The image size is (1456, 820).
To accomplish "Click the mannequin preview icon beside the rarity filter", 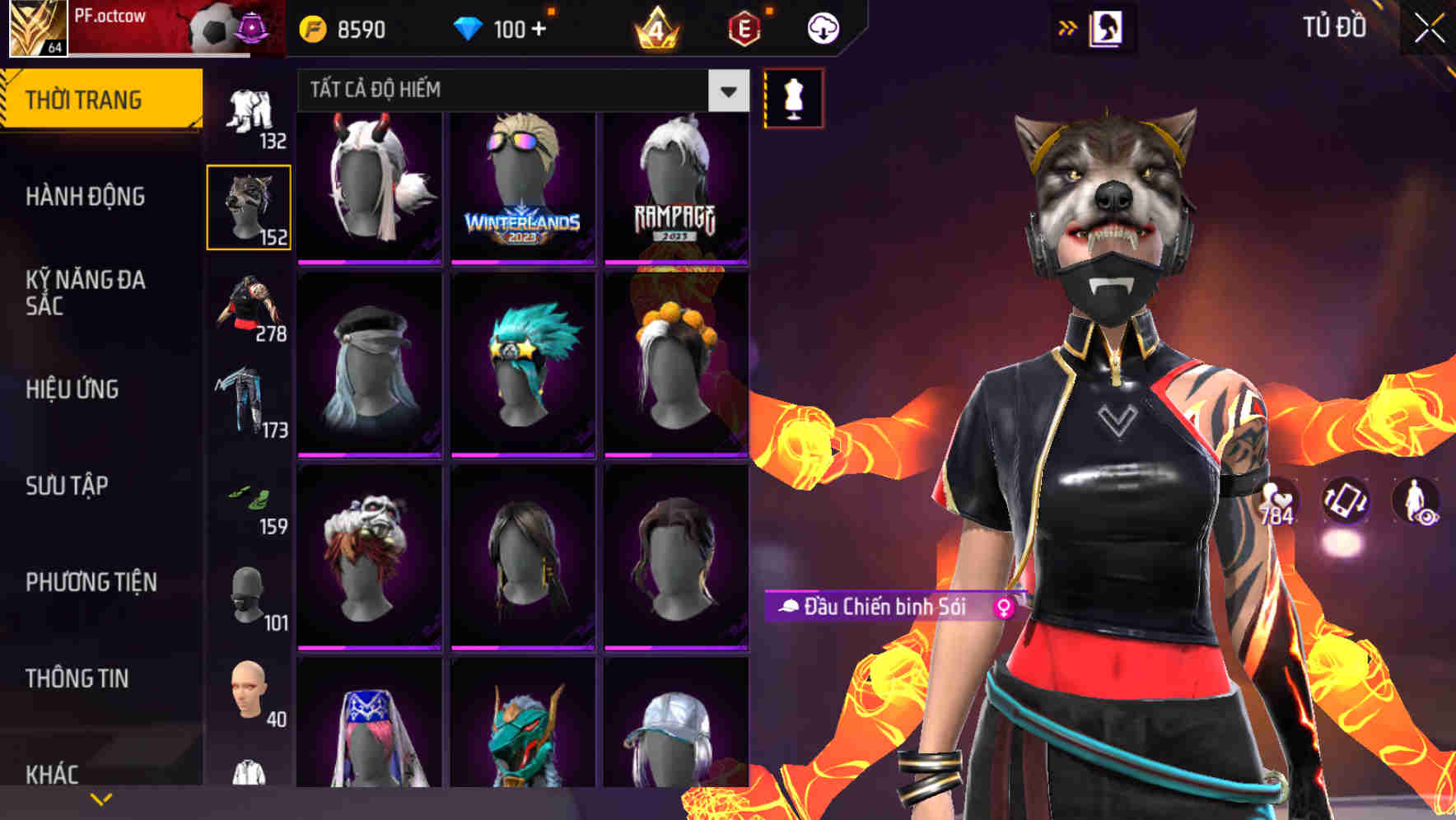I will 793,97.
